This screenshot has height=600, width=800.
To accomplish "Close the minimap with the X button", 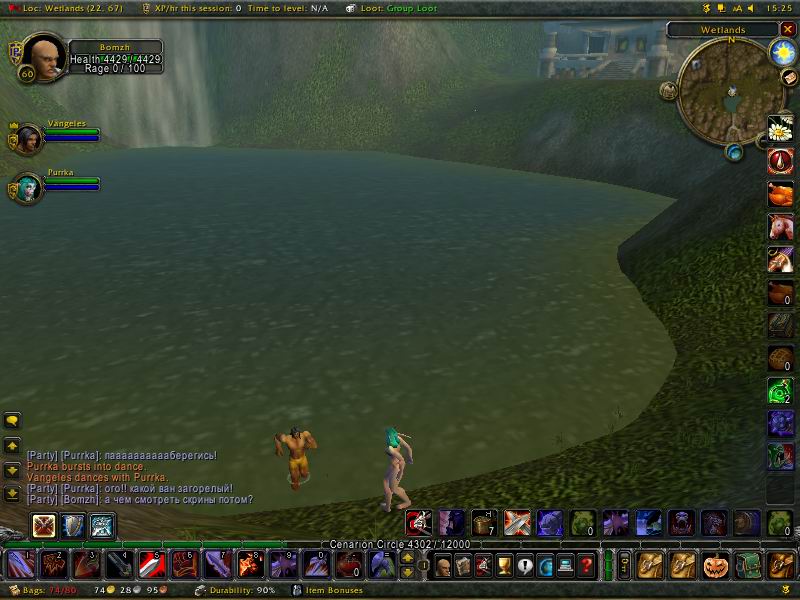I will 788,30.
